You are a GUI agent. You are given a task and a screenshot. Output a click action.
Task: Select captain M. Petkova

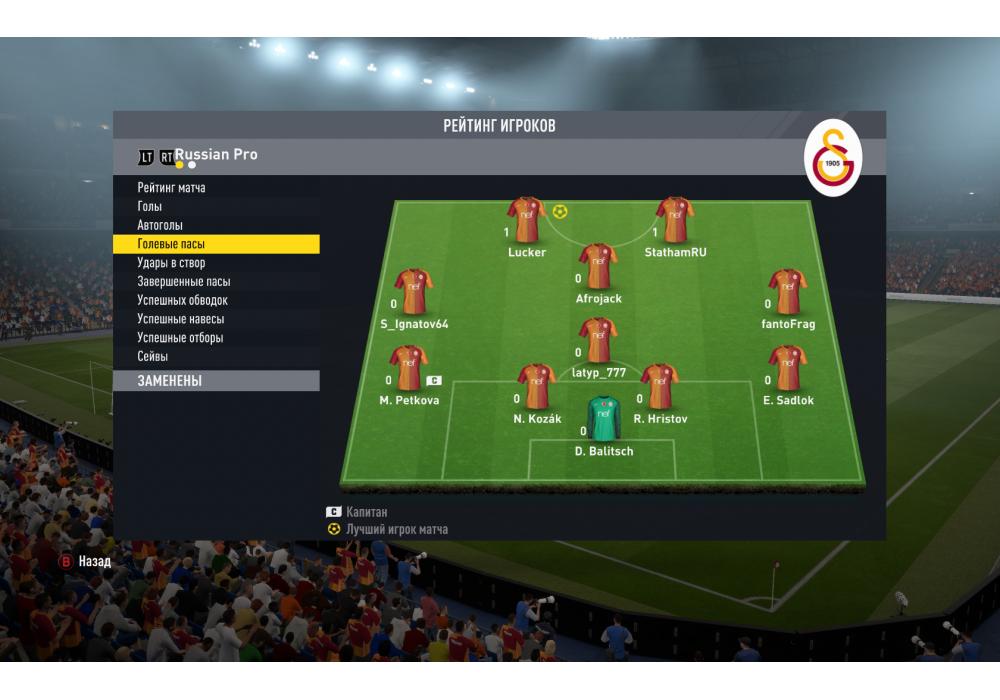[408, 368]
